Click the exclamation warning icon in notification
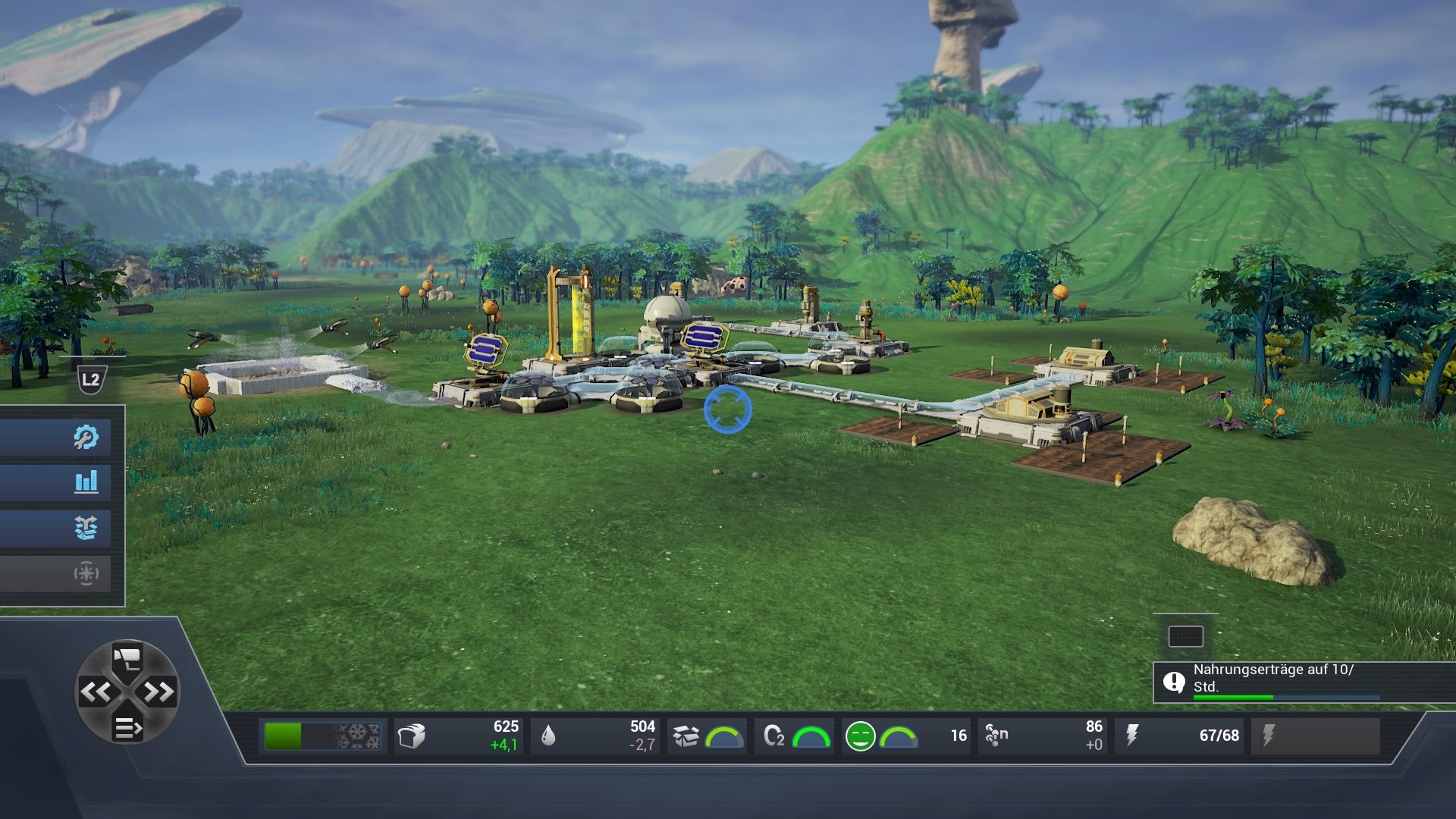1456x819 pixels. [1175, 682]
